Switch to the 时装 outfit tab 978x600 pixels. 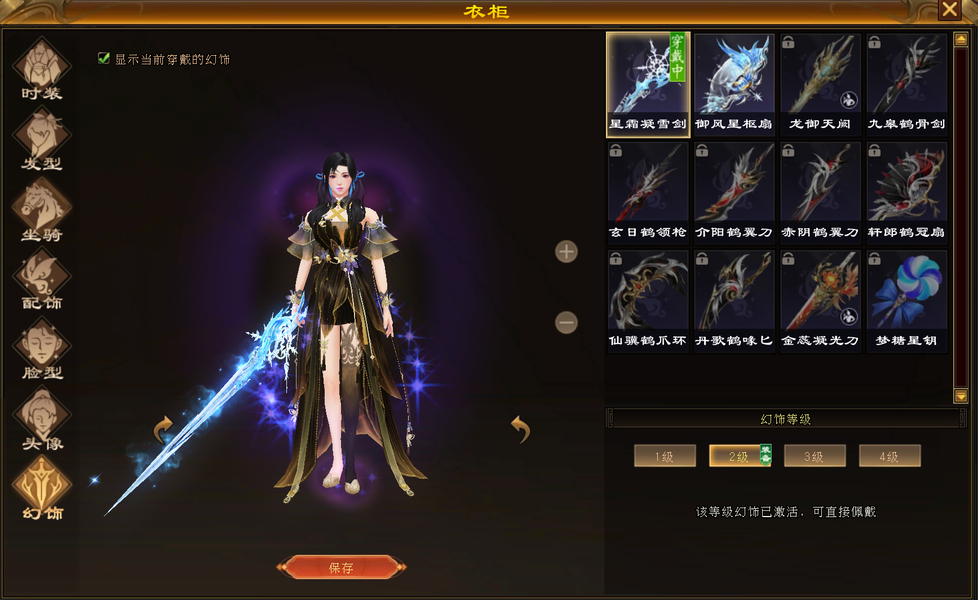tap(41, 70)
